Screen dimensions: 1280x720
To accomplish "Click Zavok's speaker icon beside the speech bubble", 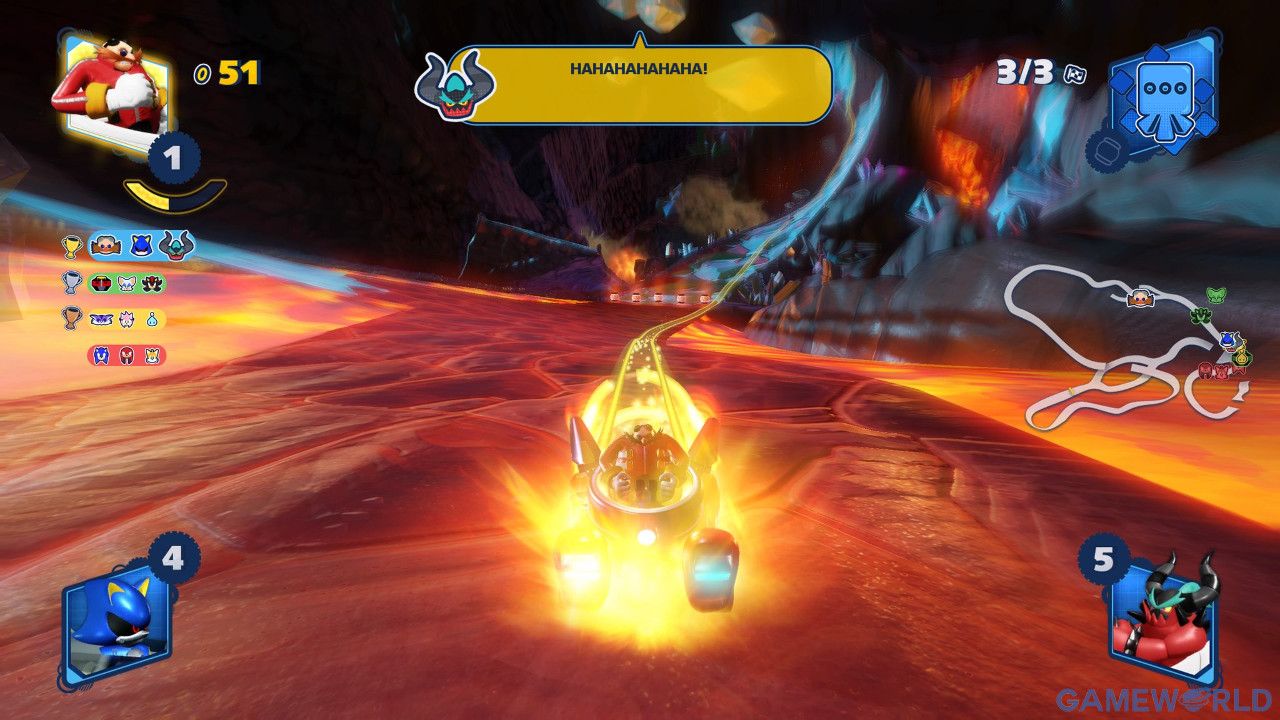I will 455,87.
